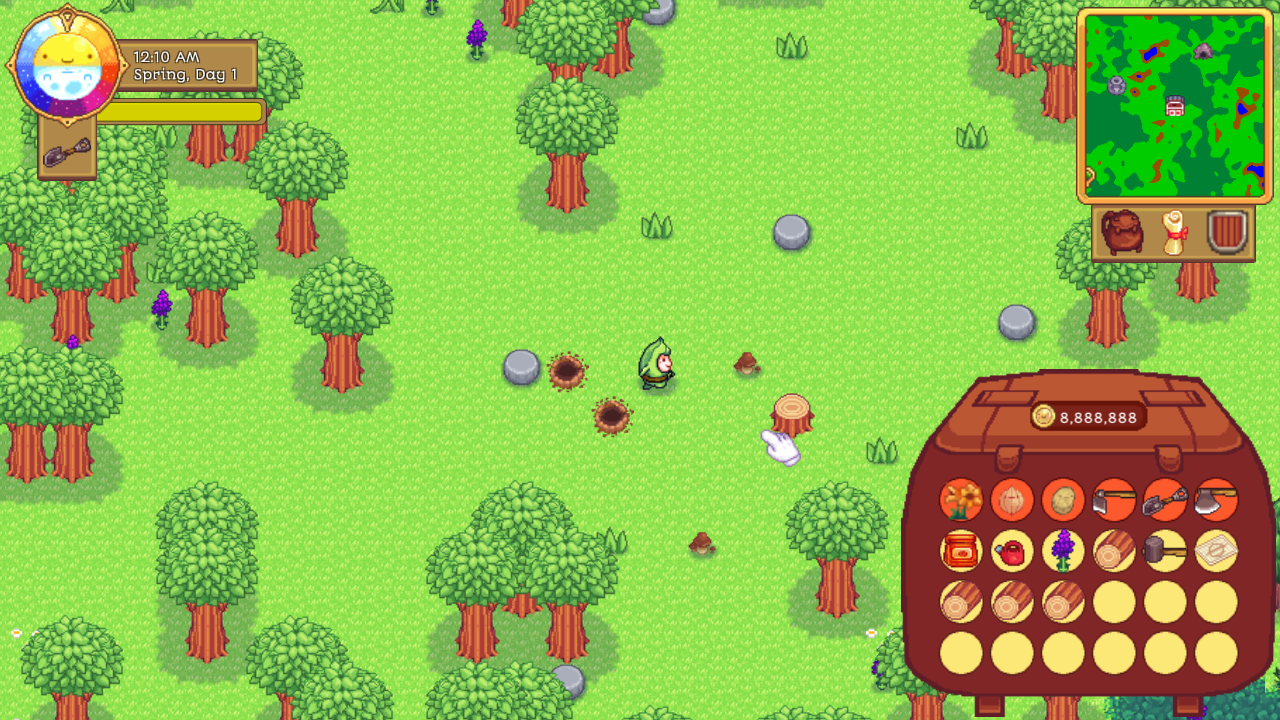Screen dimensions: 1280x720
Task: Select the hammer in the inventory
Action: [x=1165, y=551]
